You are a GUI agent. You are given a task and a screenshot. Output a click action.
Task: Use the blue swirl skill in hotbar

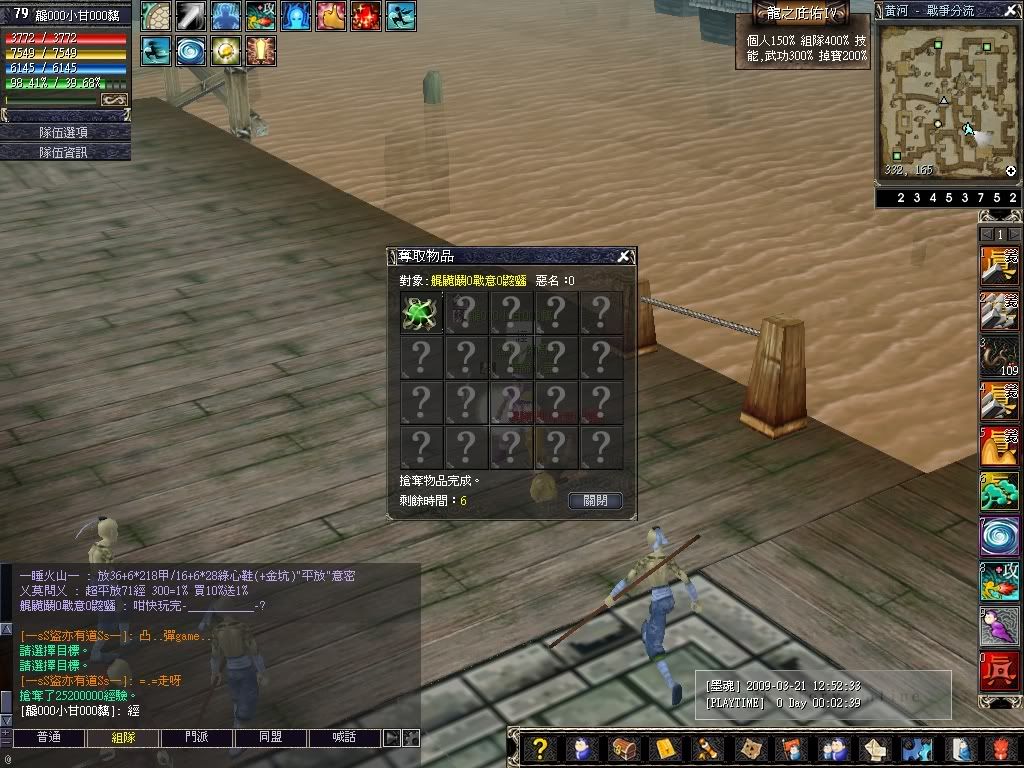coord(999,536)
